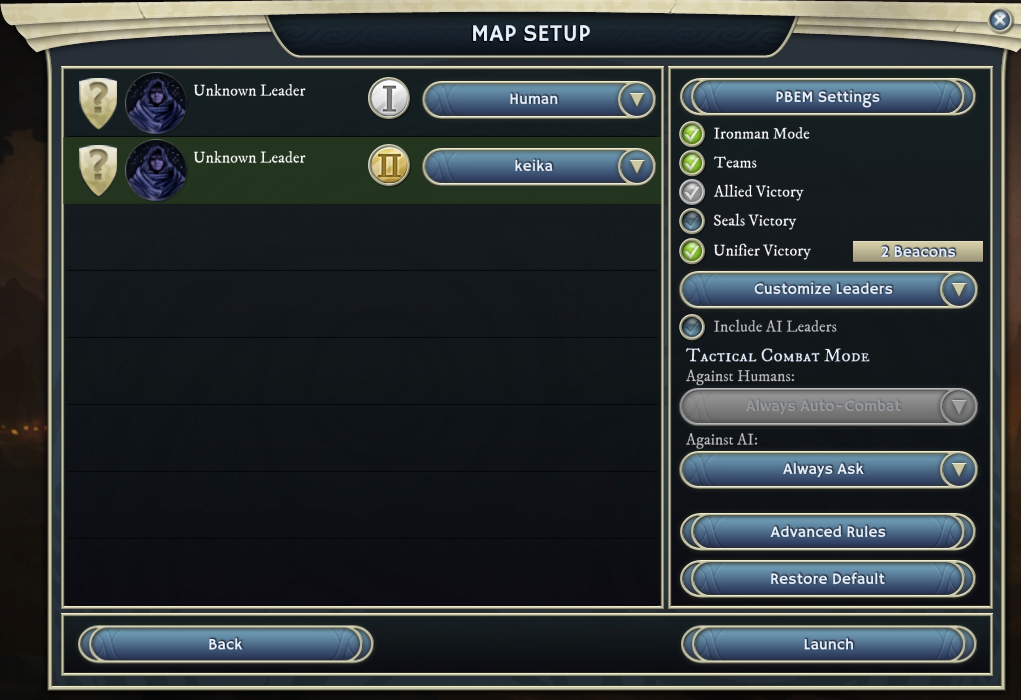1021x700 pixels.
Task: Enable the Seals Victory checkbox
Action: (692, 221)
